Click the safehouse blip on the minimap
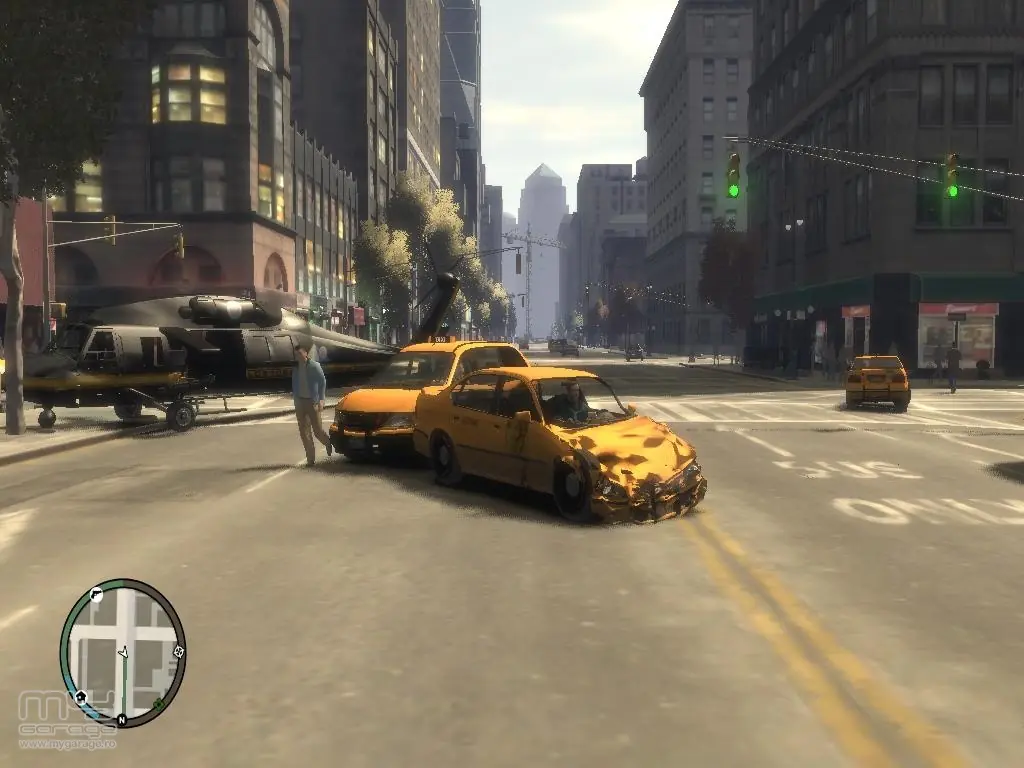This screenshot has height=768, width=1024. click(x=79, y=696)
